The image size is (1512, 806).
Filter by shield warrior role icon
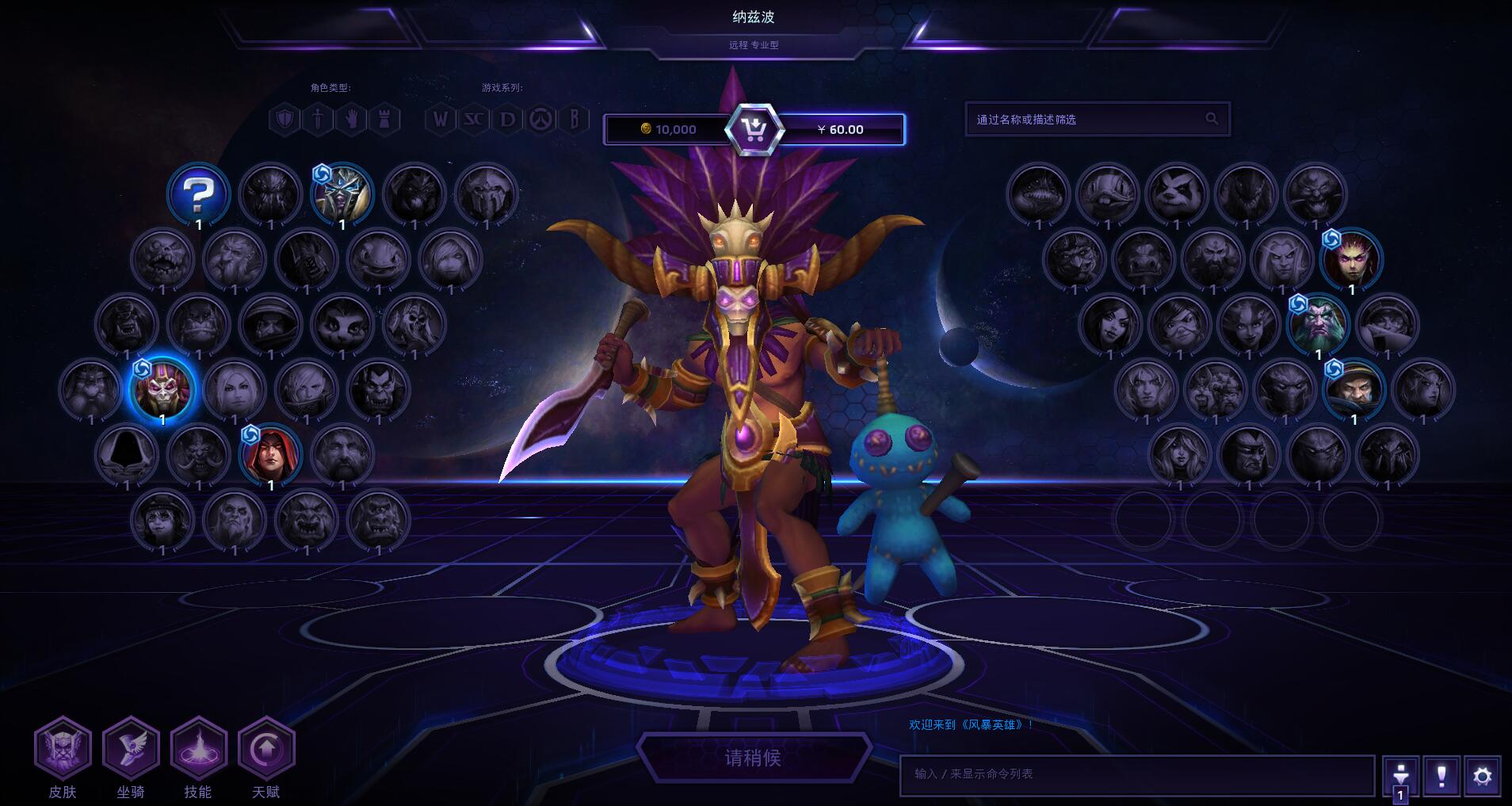coord(285,120)
